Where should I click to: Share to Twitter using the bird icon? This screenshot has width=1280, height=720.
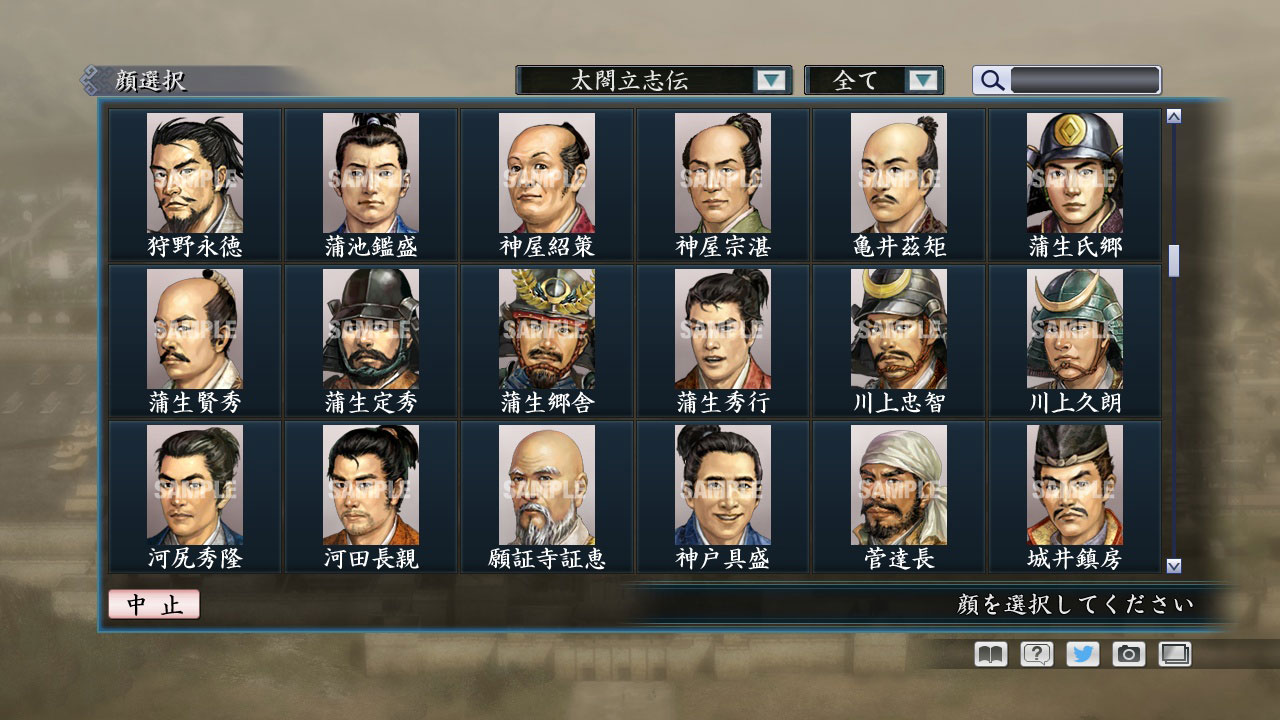(1081, 654)
